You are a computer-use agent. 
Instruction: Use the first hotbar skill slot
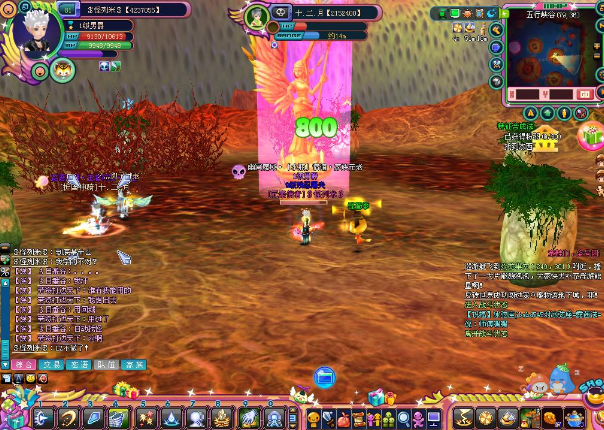[44, 417]
